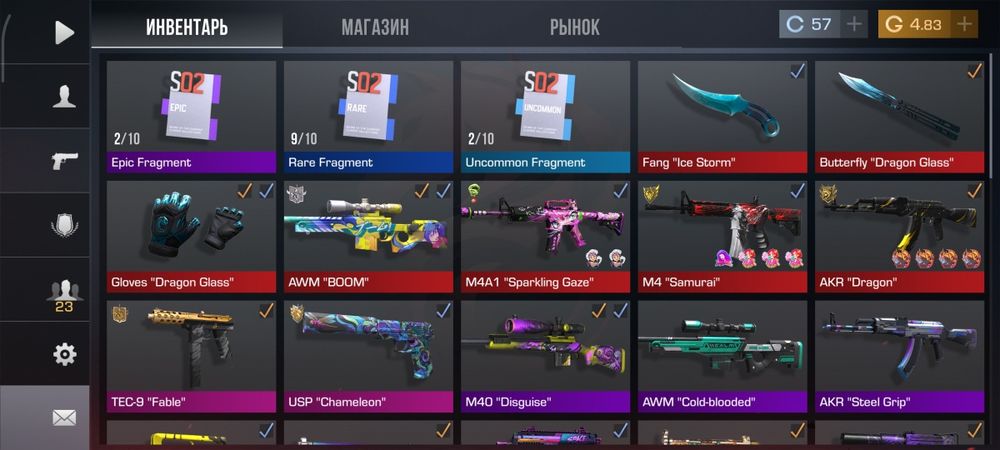Tap the play arrow button
Screen dimensions: 1000x450
[64, 32]
